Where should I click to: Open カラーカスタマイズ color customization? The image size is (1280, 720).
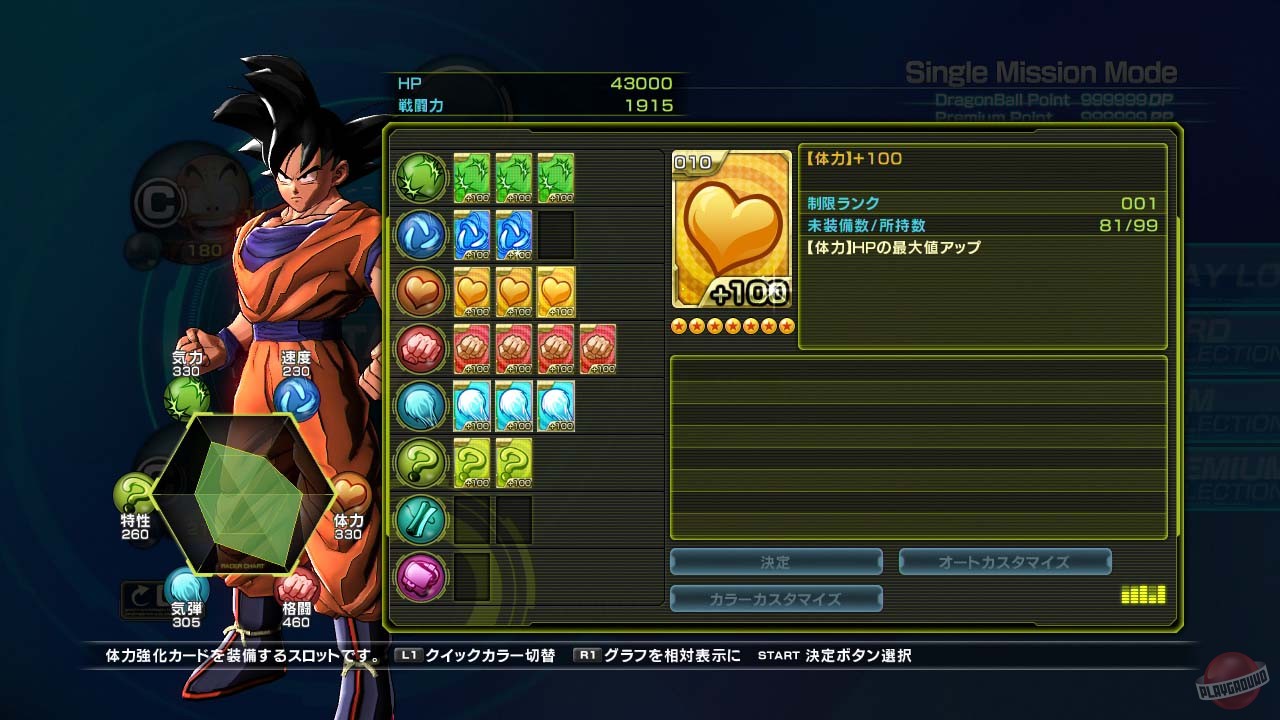pos(777,599)
